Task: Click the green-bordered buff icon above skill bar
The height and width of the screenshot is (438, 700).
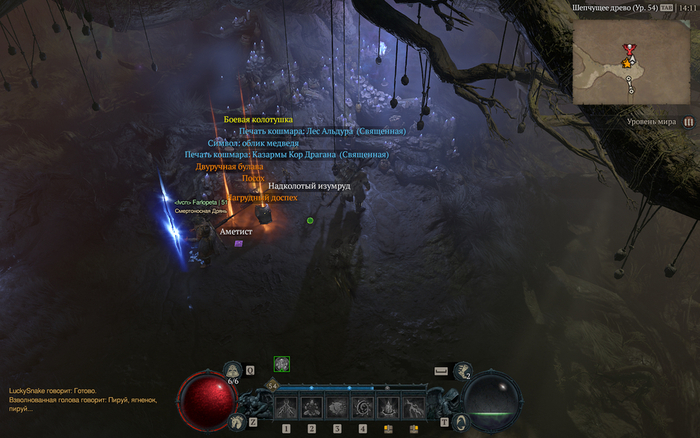Action: (282, 364)
